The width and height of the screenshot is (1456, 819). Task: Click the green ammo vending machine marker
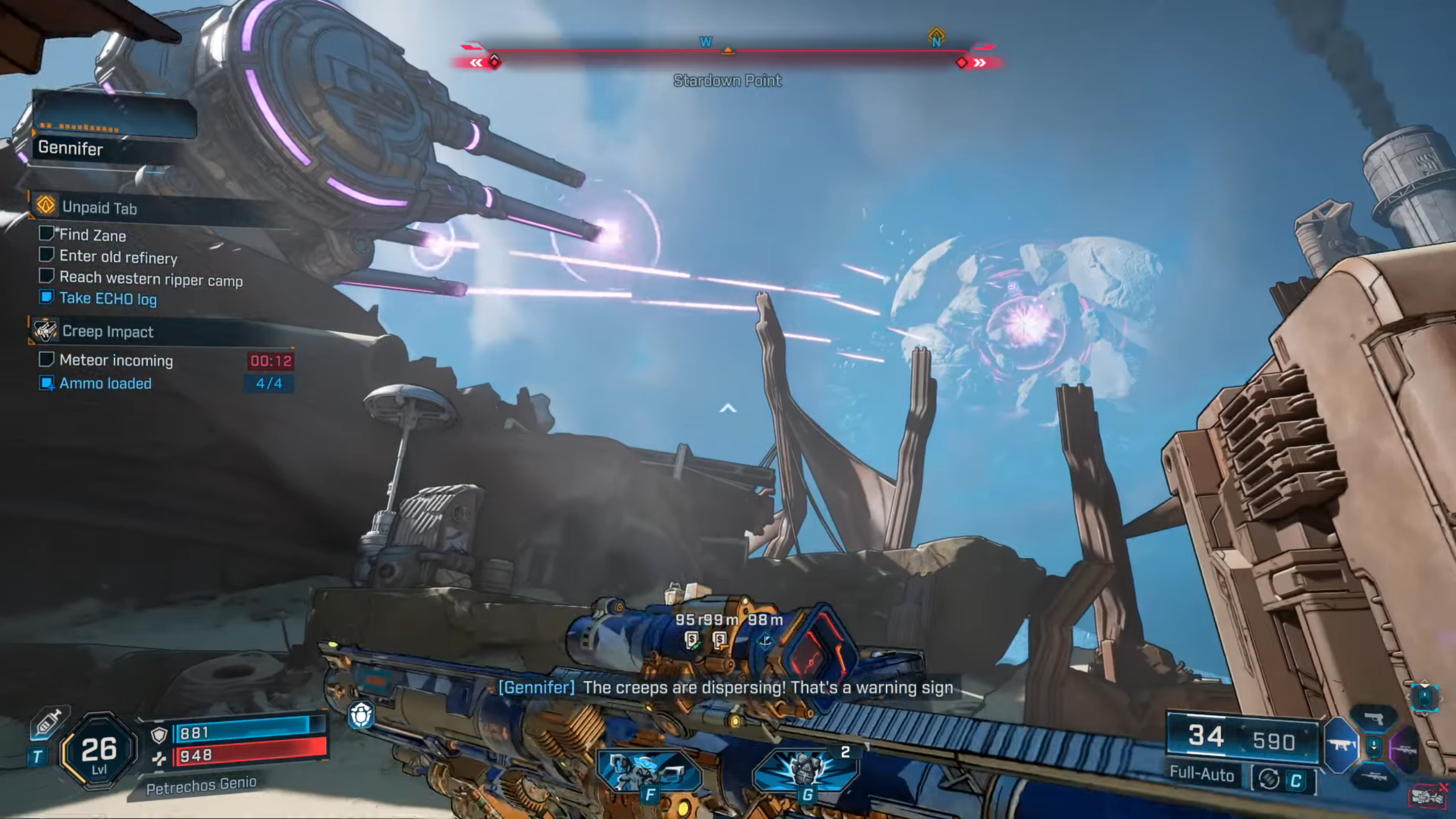tap(692, 640)
